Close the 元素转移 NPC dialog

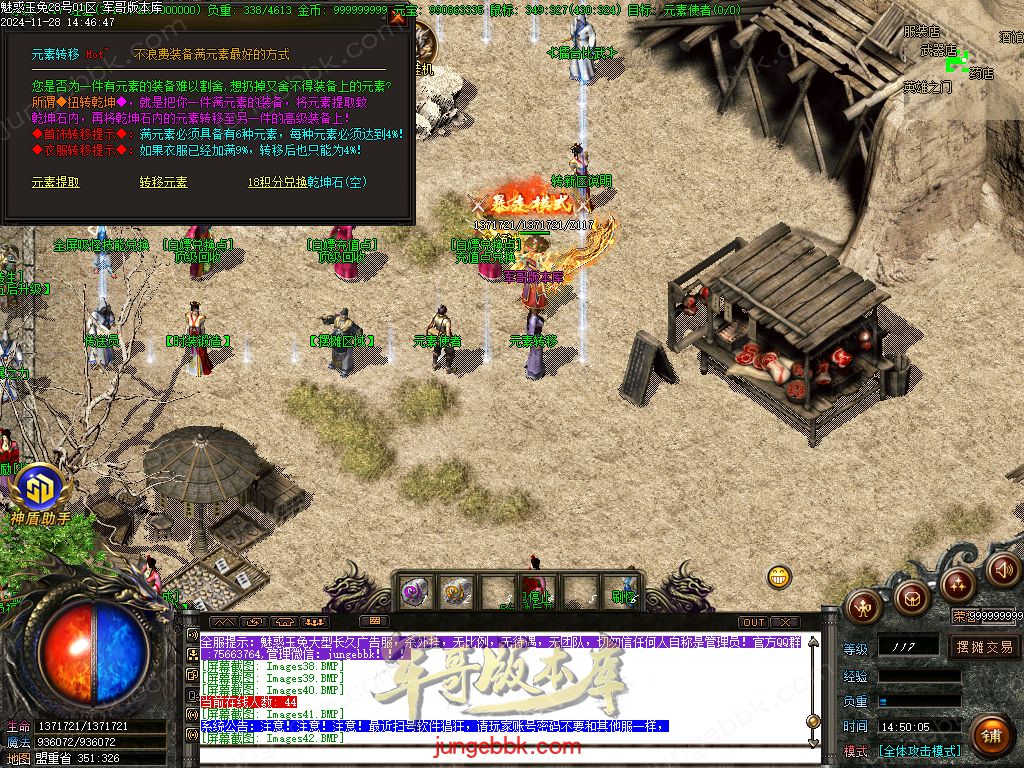click(397, 17)
